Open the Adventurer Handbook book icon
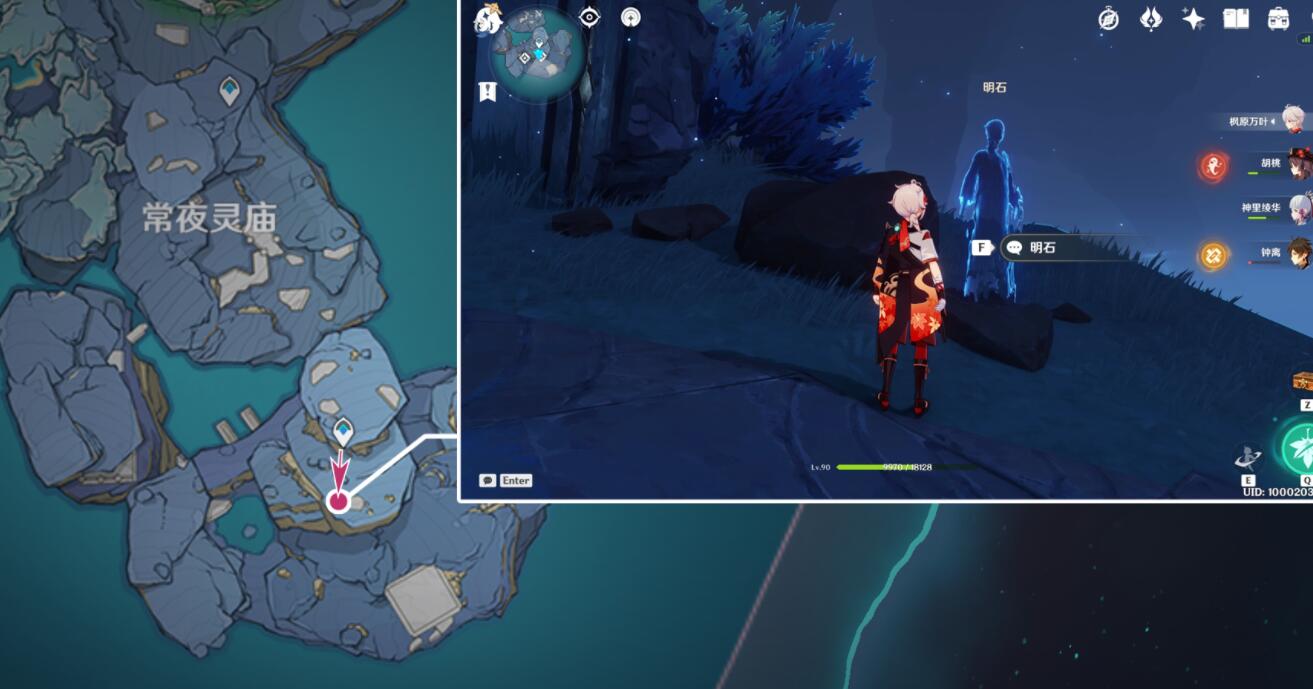The width and height of the screenshot is (1313, 689). coord(1236,18)
